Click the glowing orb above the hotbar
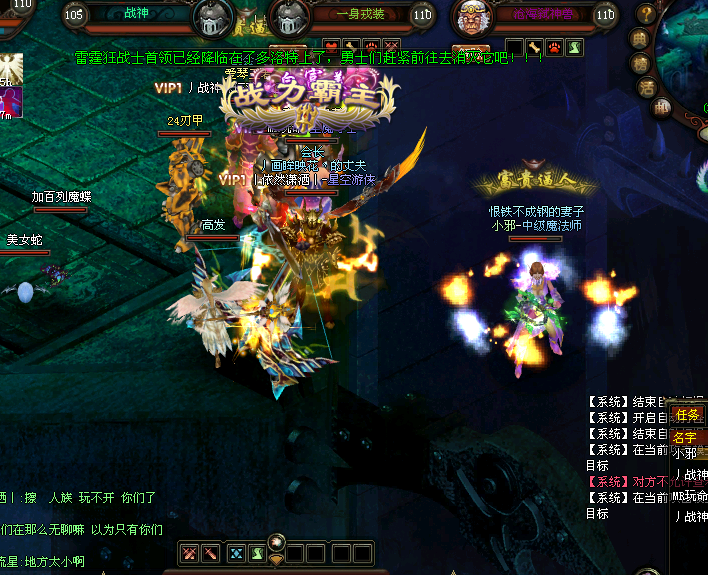 coord(278,541)
